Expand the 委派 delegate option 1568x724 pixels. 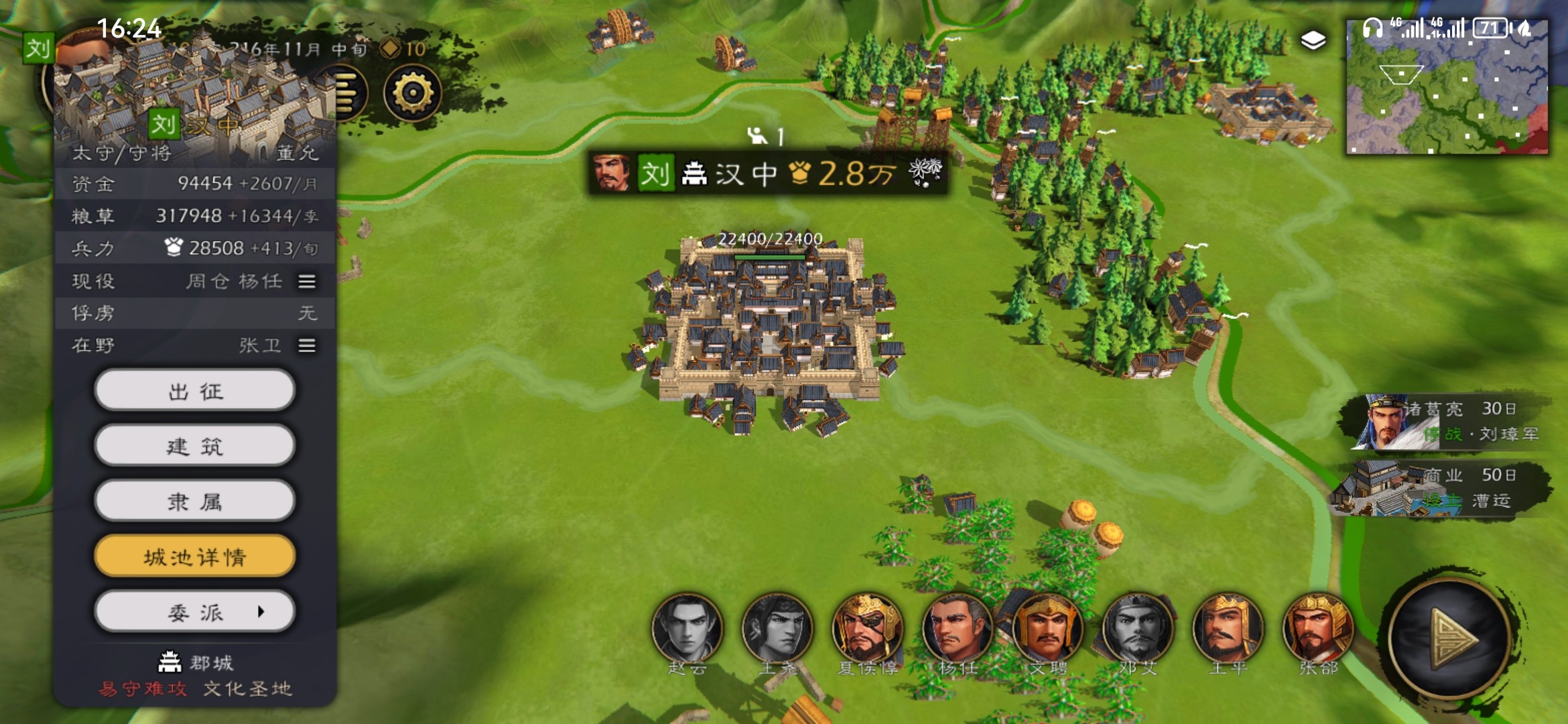(194, 612)
